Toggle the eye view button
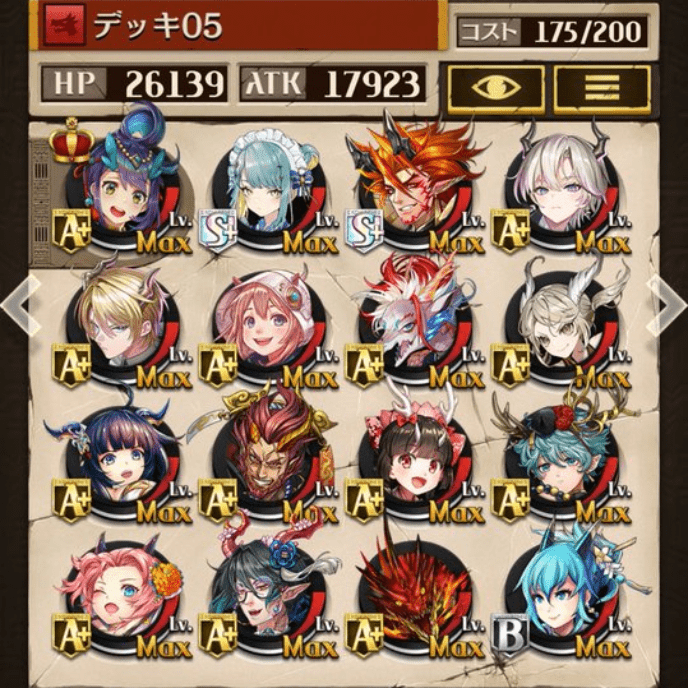 (x=495, y=89)
